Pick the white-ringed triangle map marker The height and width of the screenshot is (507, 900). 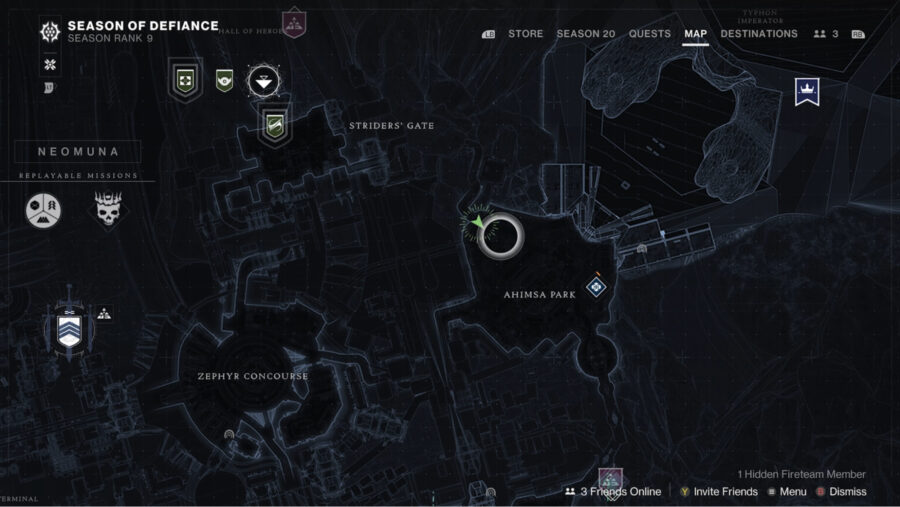(264, 79)
